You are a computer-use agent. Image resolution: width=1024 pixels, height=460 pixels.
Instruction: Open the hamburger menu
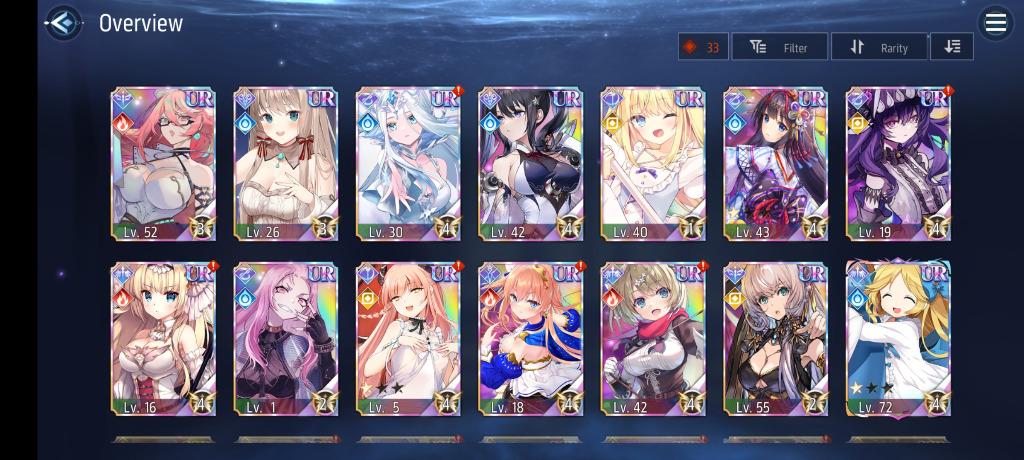[x=995, y=23]
